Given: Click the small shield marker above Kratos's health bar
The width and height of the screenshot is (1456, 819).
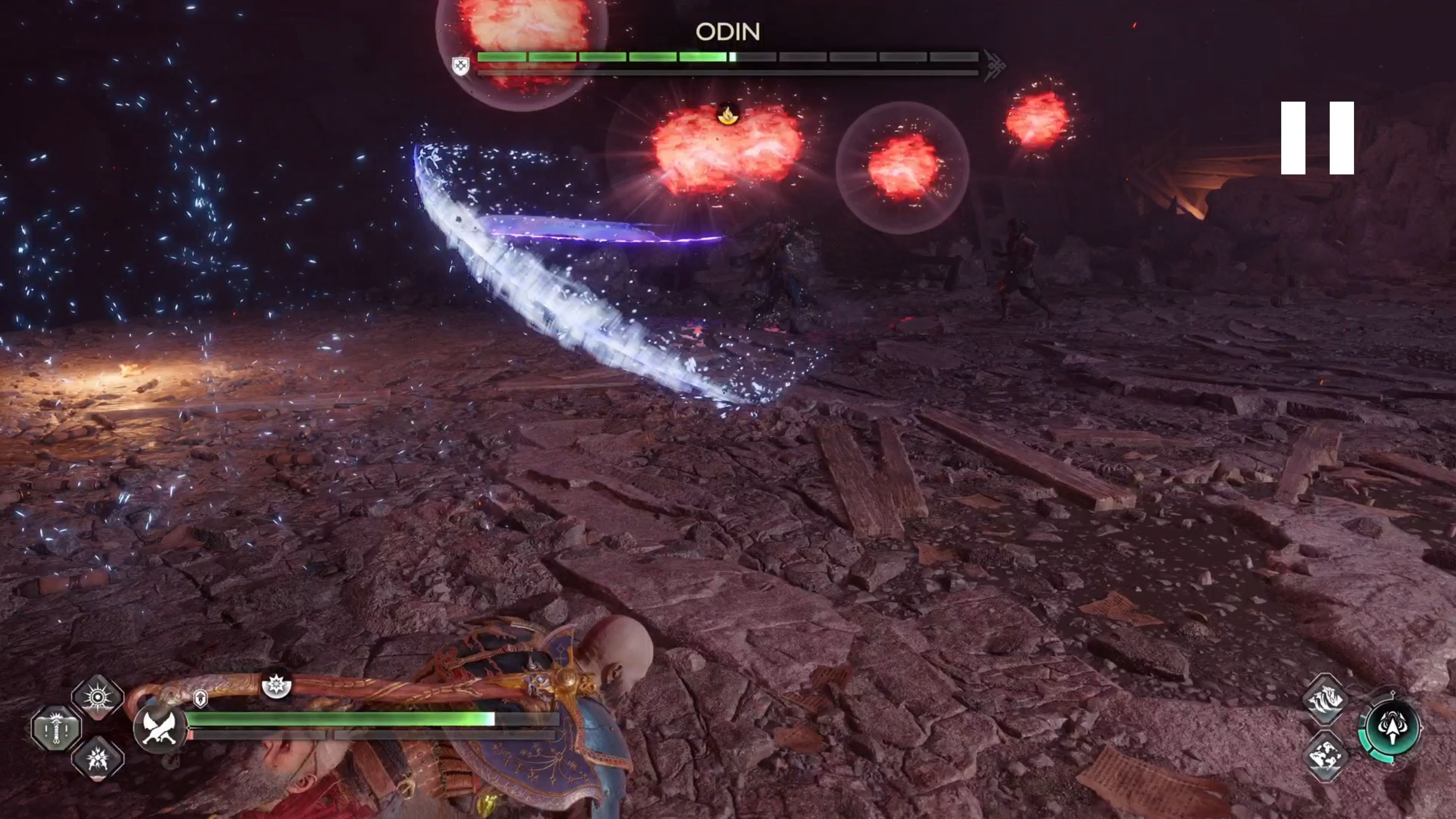Looking at the screenshot, I should click(201, 698).
